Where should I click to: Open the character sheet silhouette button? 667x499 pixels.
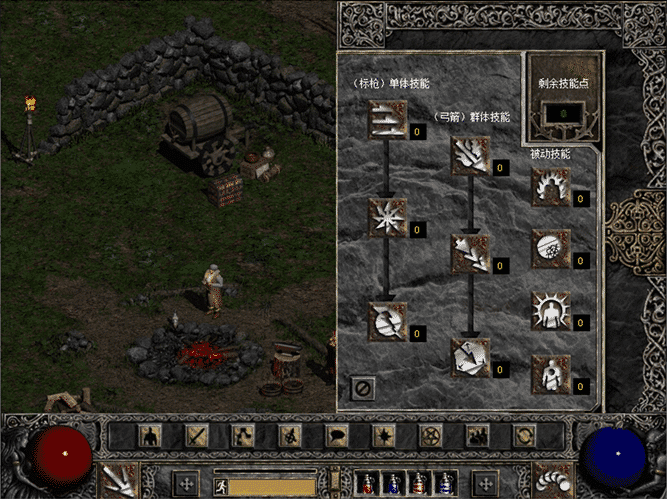pos(150,436)
